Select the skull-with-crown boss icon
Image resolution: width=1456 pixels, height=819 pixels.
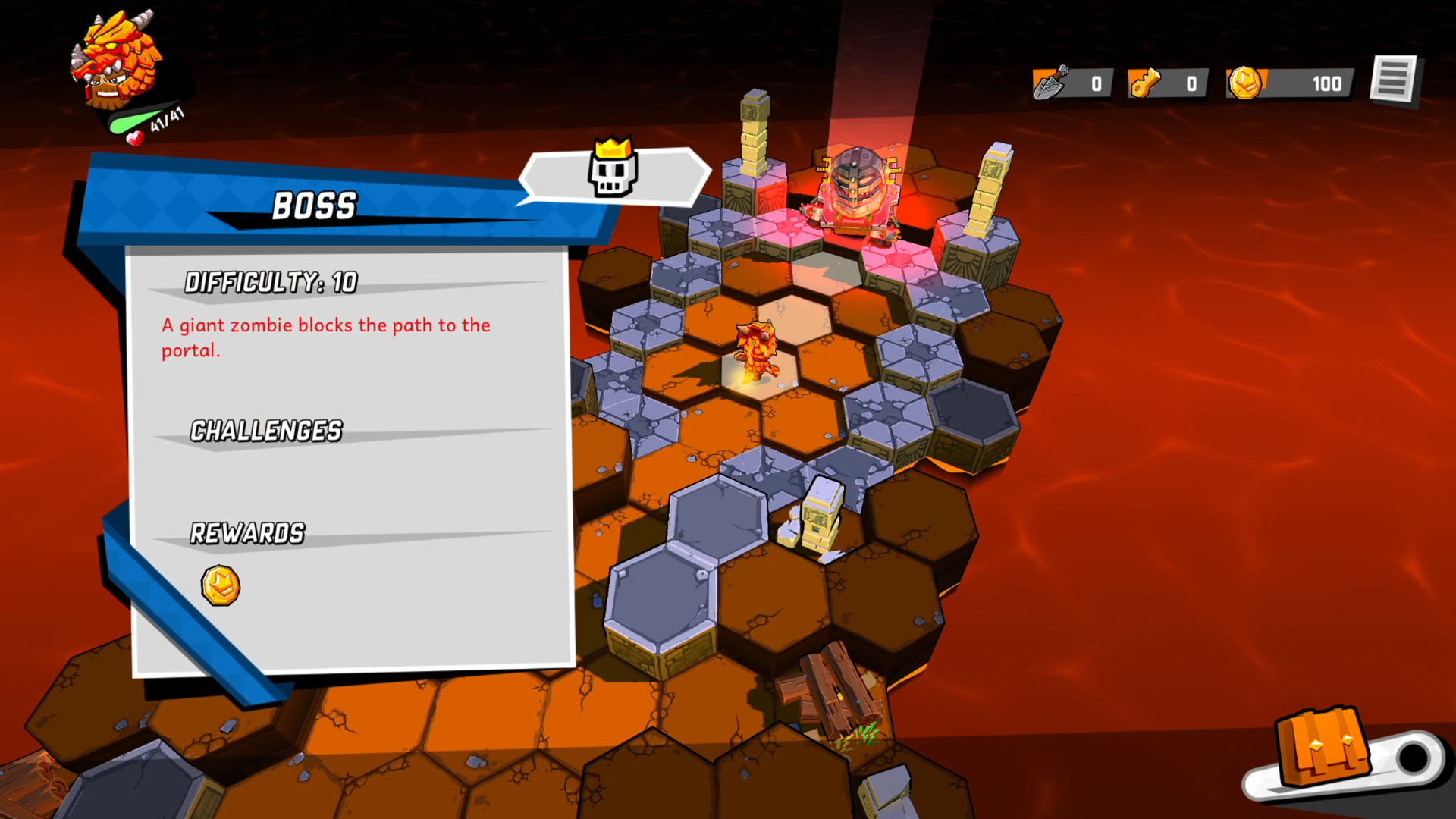[x=613, y=174]
